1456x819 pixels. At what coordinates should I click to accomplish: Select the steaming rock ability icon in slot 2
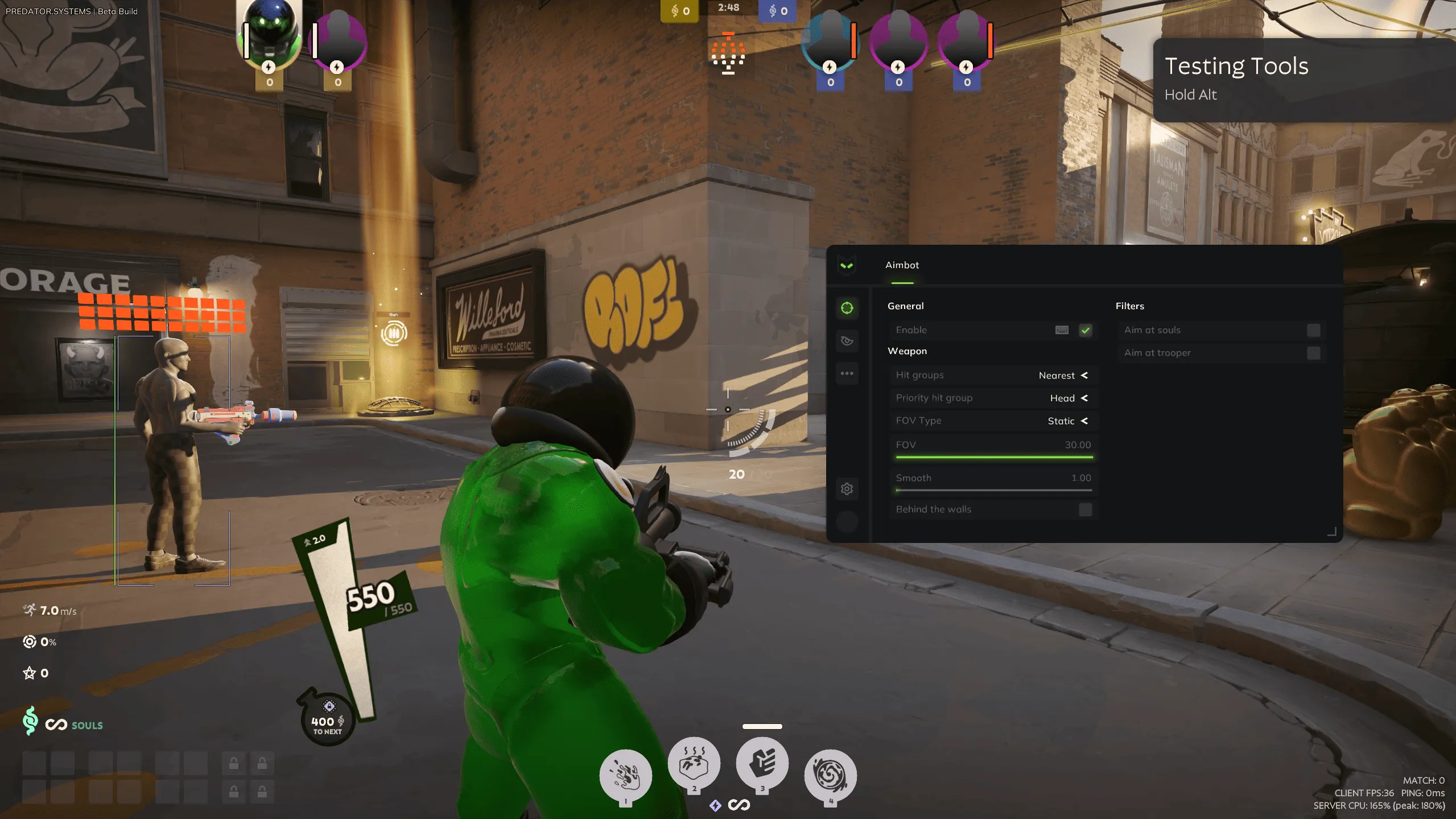[695, 766]
